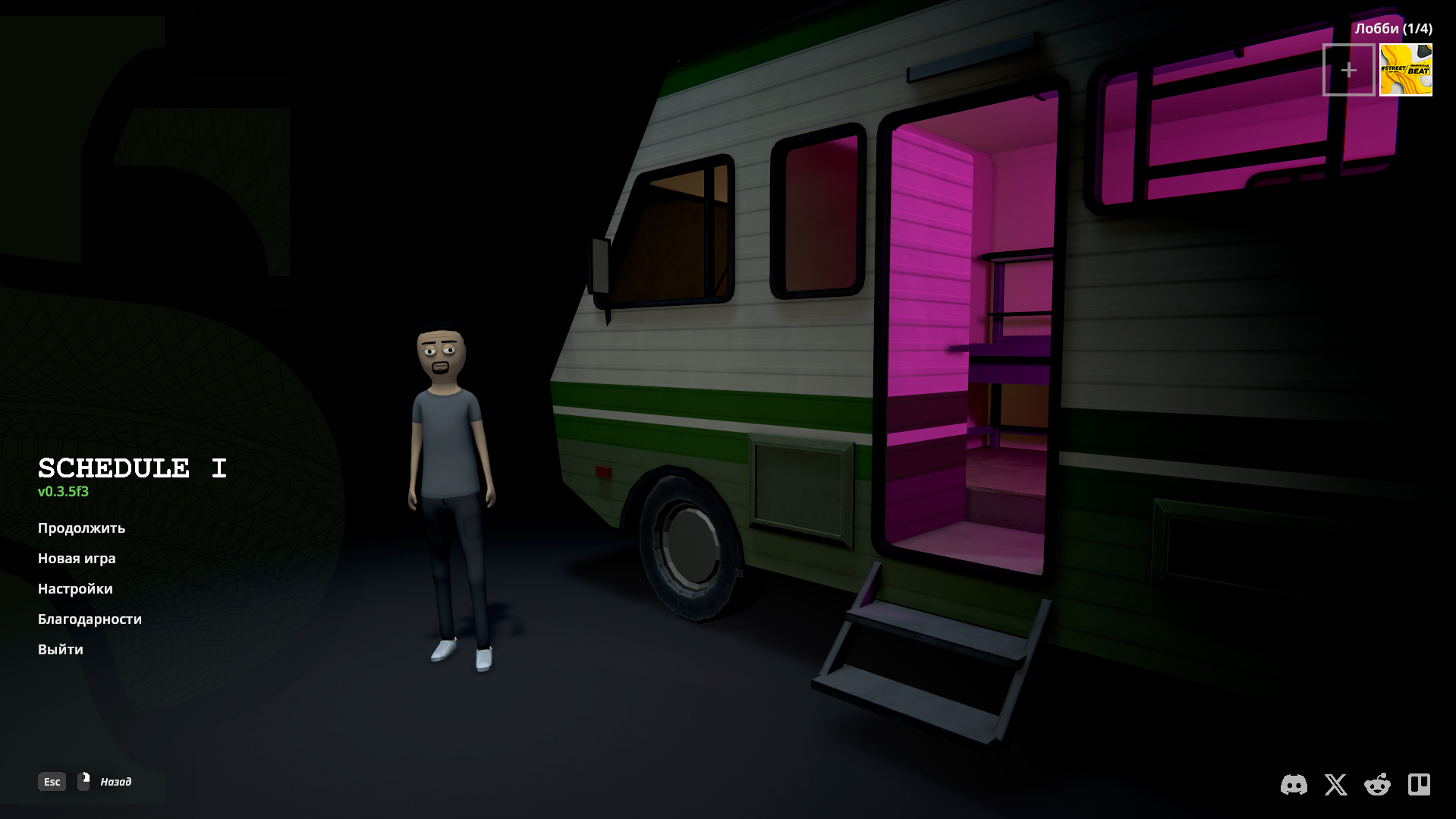
Task: Open the Trello roadmap icon
Action: coord(1418,786)
